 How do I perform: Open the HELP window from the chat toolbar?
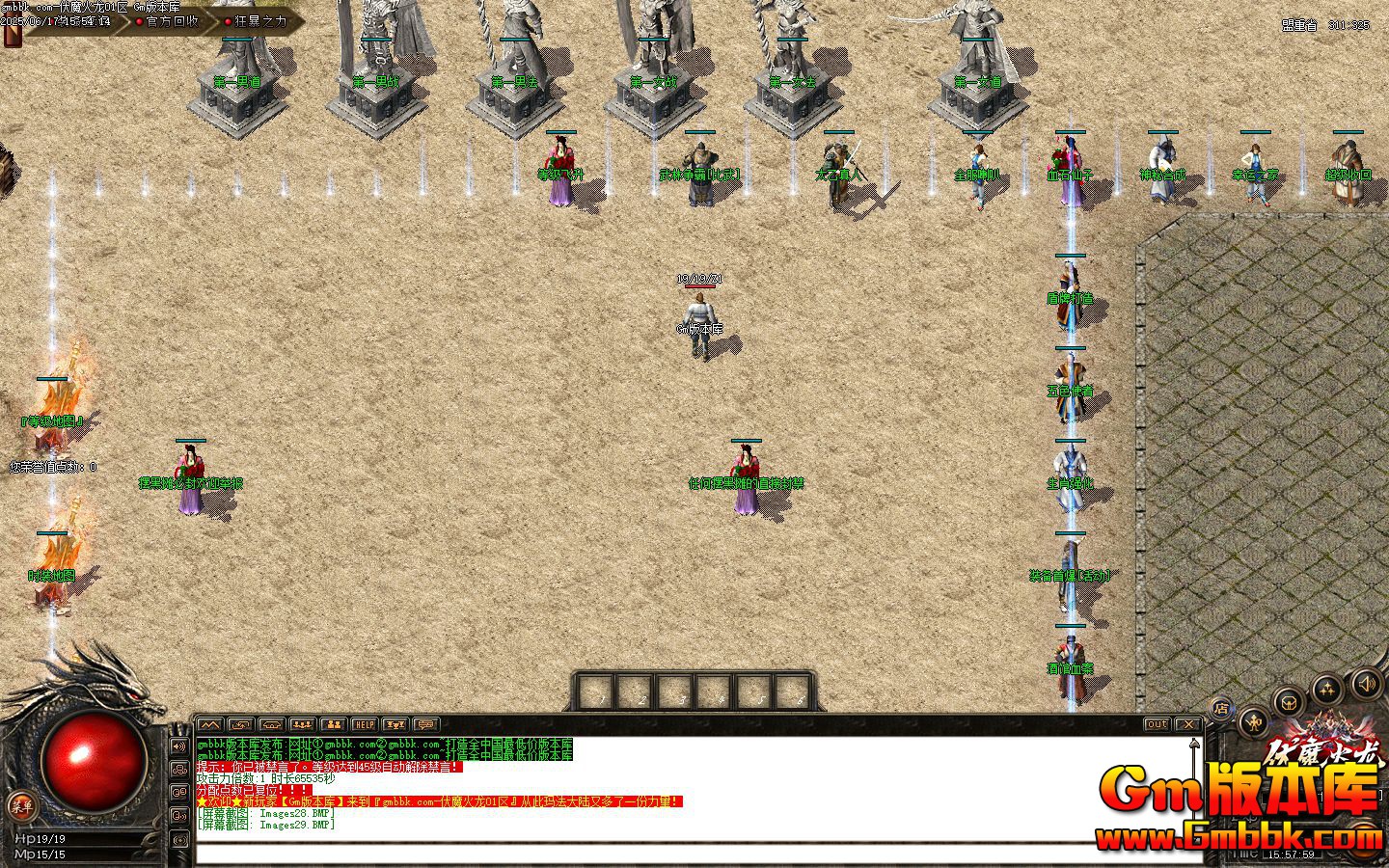(x=366, y=723)
